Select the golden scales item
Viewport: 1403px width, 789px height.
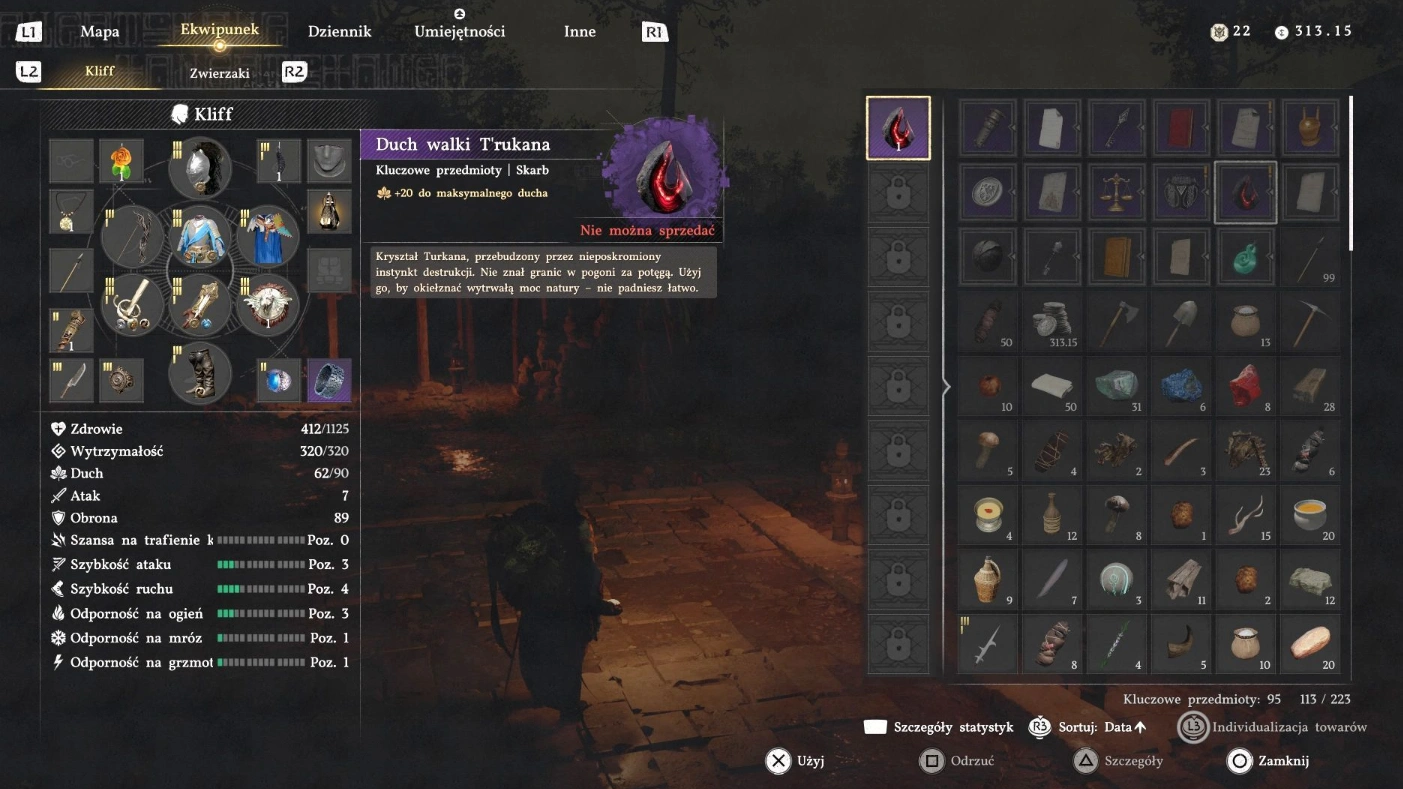1116,192
